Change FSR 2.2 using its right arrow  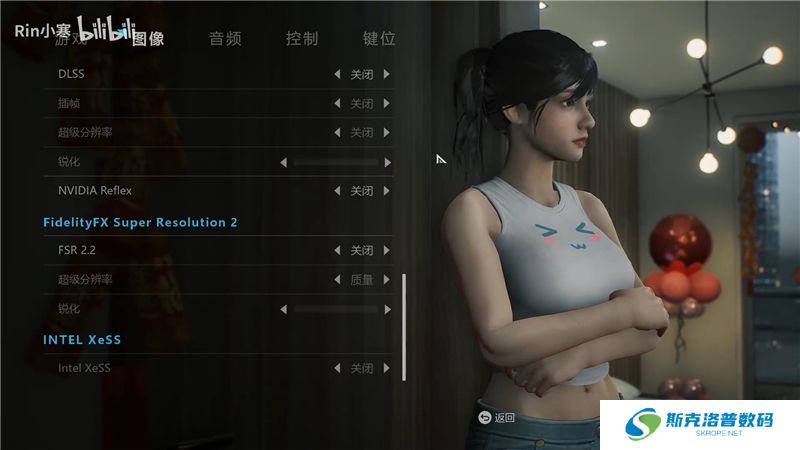click(x=387, y=251)
